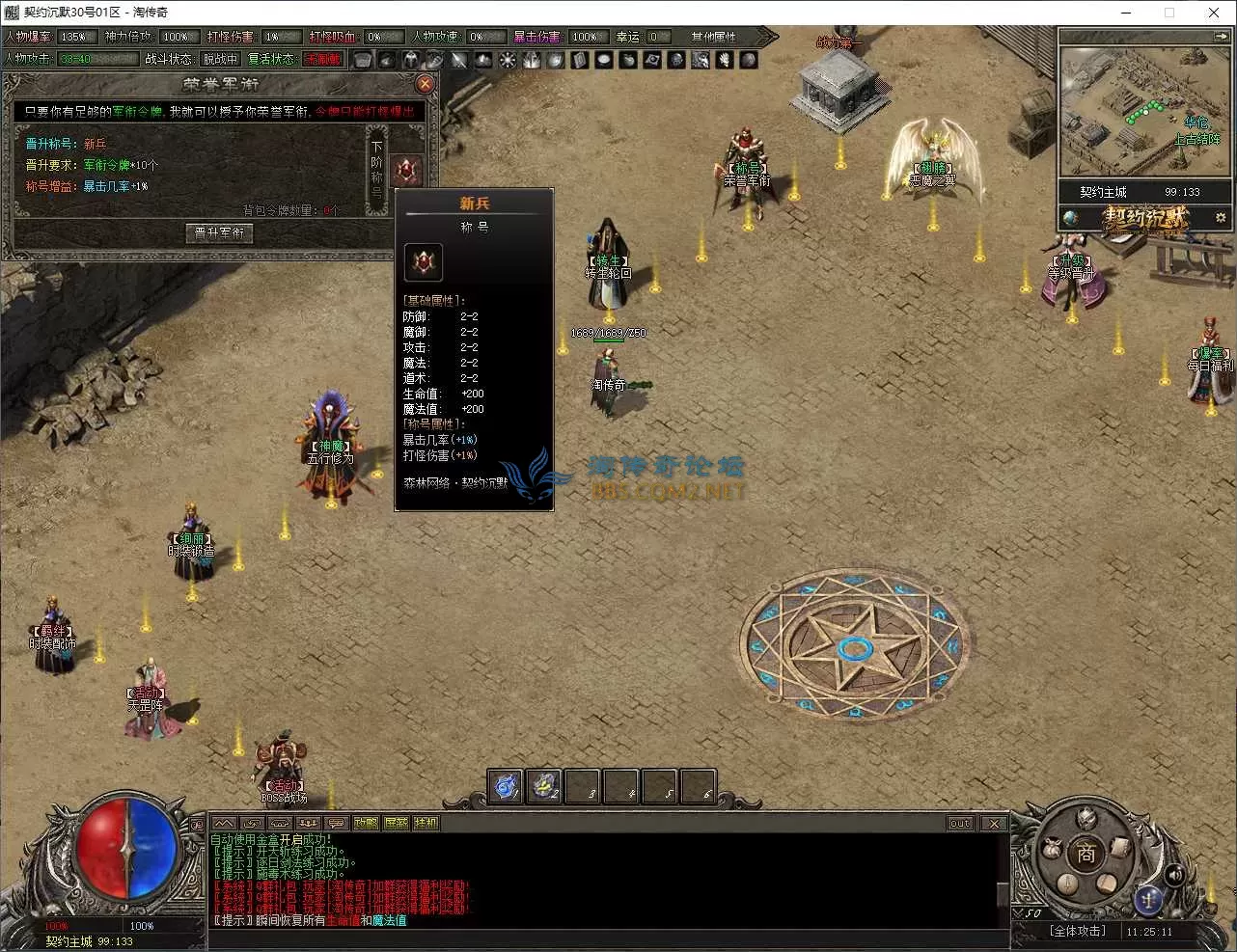Image resolution: width=1237 pixels, height=952 pixels.
Task: Activate the 挂机 auto-play button
Action: click(x=426, y=823)
